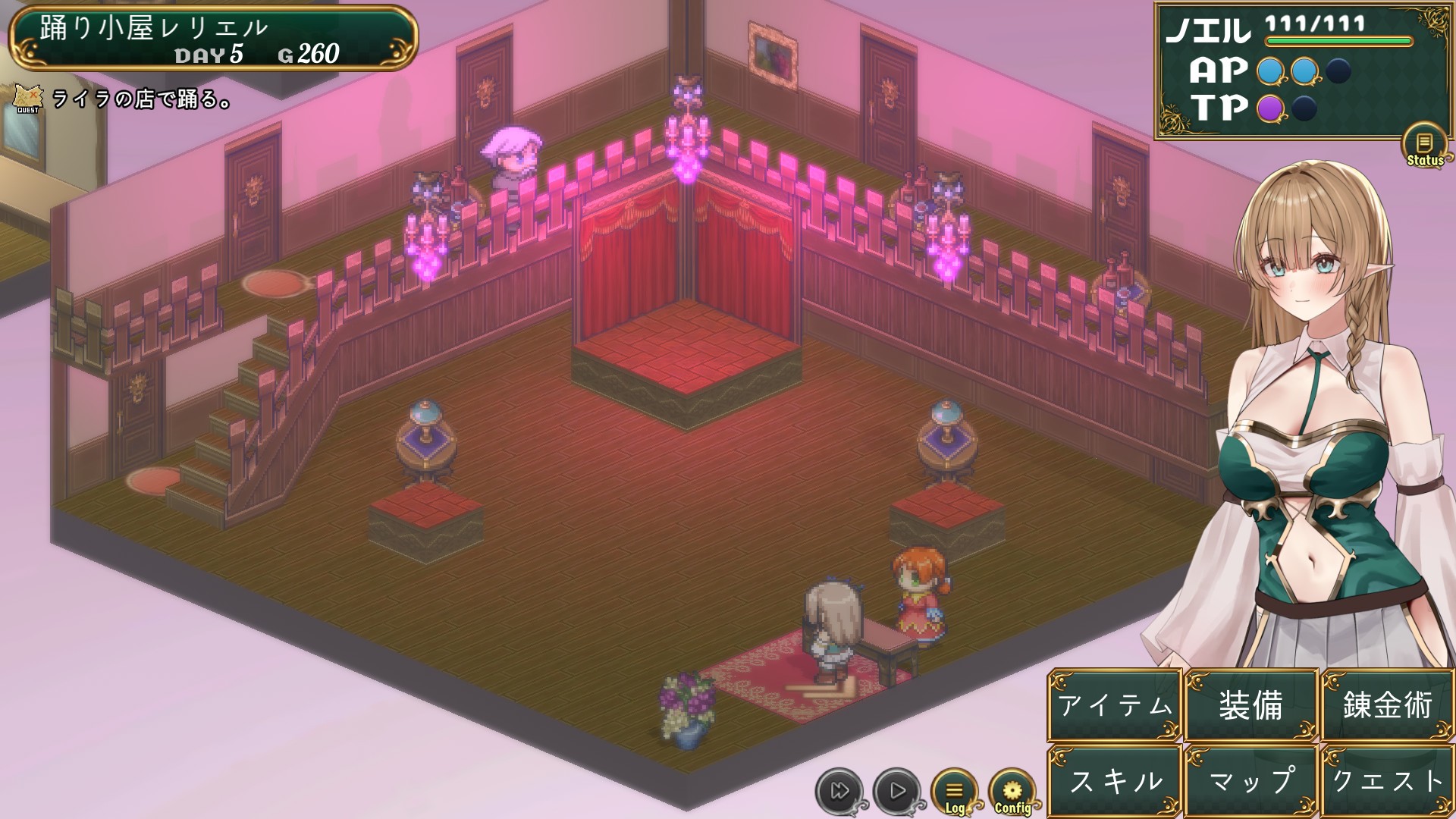Open the message Log
Viewport: 1456px width, 819px height.
point(955,792)
